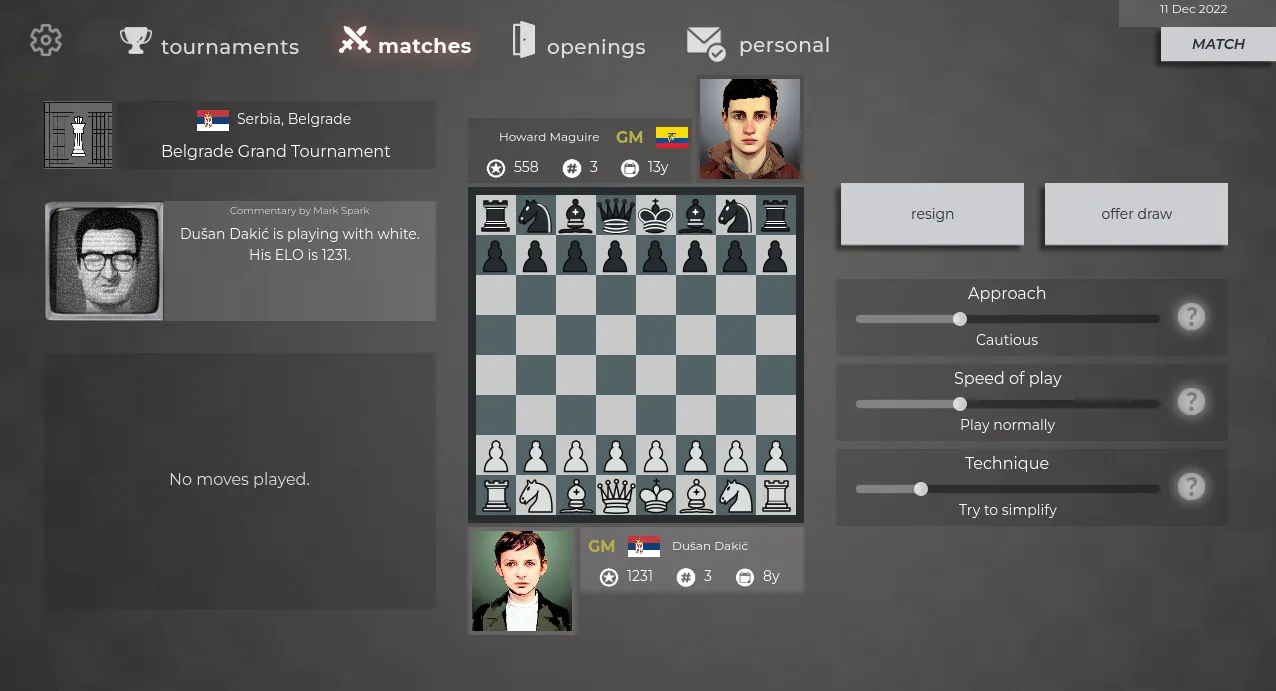Select the white king on the board

(656, 495)
